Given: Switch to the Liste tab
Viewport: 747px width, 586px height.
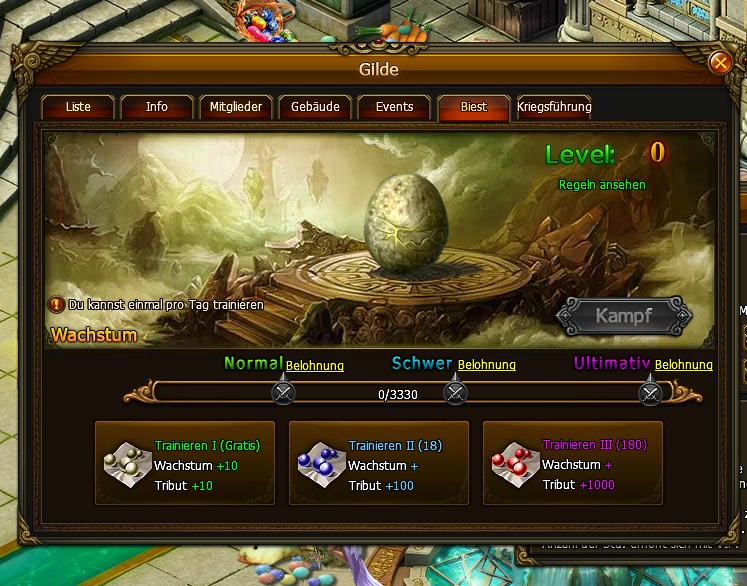Looking at the screenshot, I should (78, 107).
